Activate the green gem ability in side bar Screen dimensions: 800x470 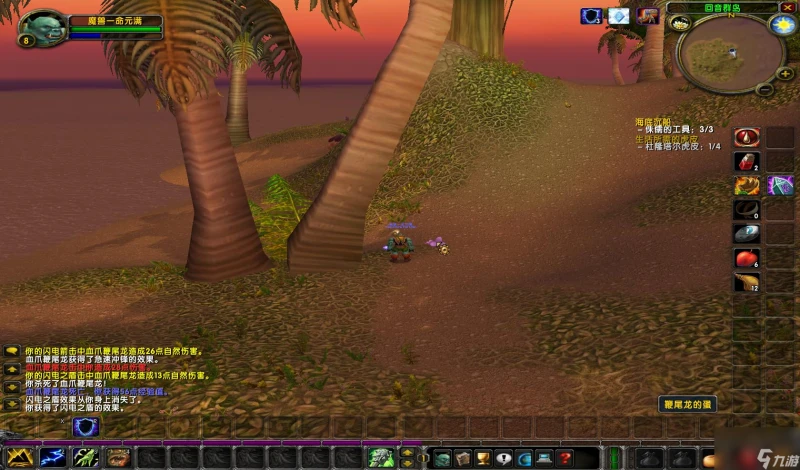click(x=779, y=185)
